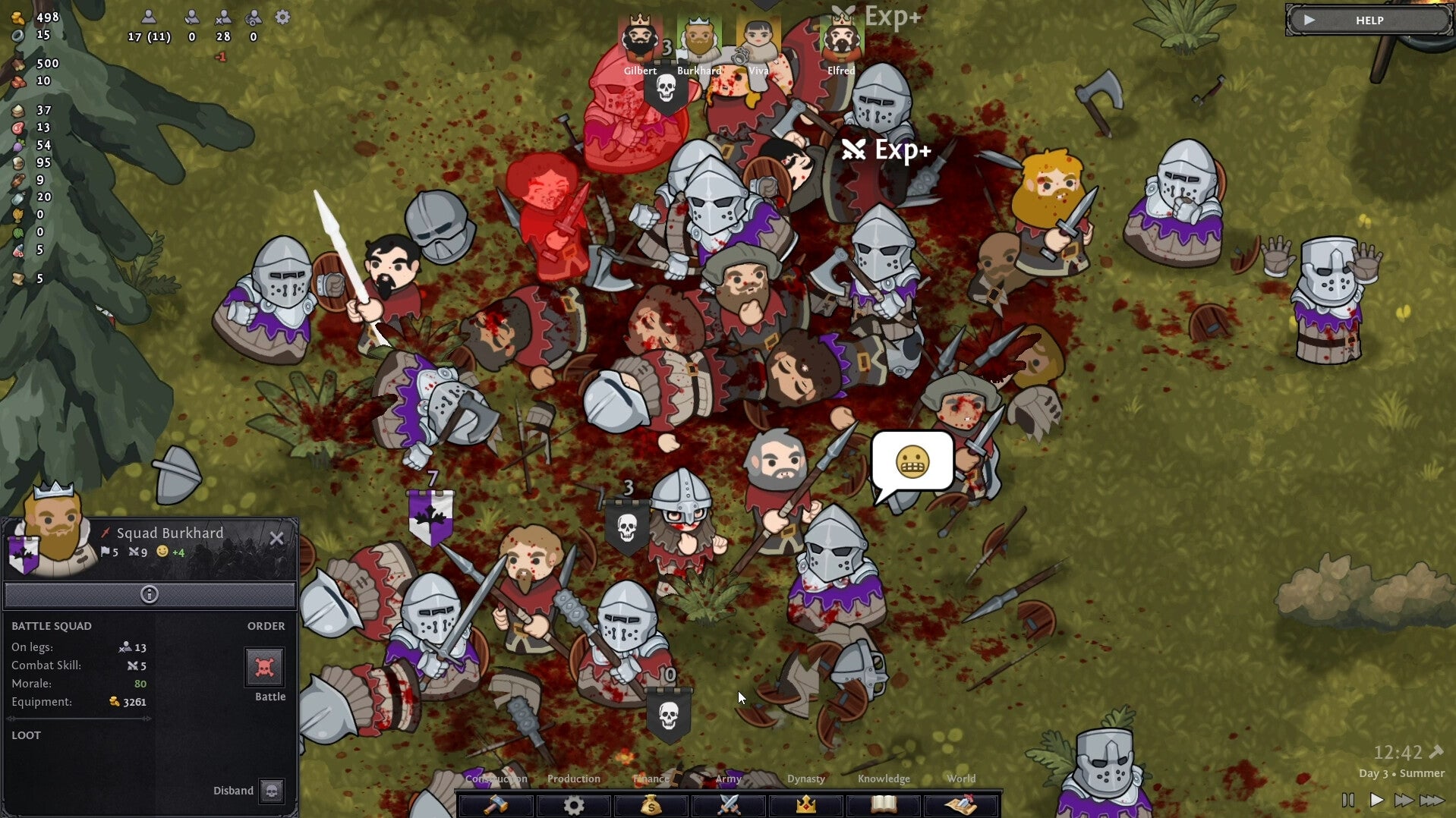Click the Disband skull toggle
Image resolution: width=1456 pixels, height=818 pixels.
pos(271,791)
